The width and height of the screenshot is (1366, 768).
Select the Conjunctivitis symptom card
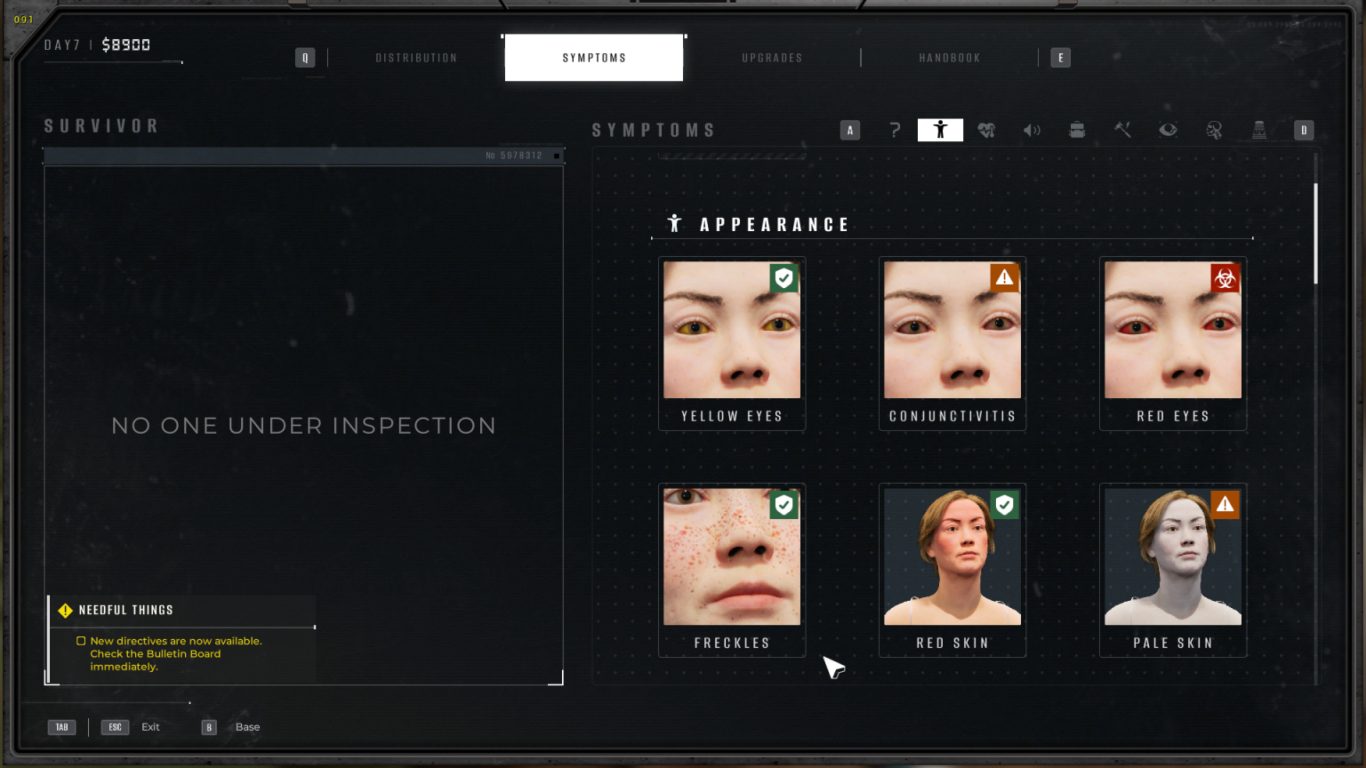952,343
